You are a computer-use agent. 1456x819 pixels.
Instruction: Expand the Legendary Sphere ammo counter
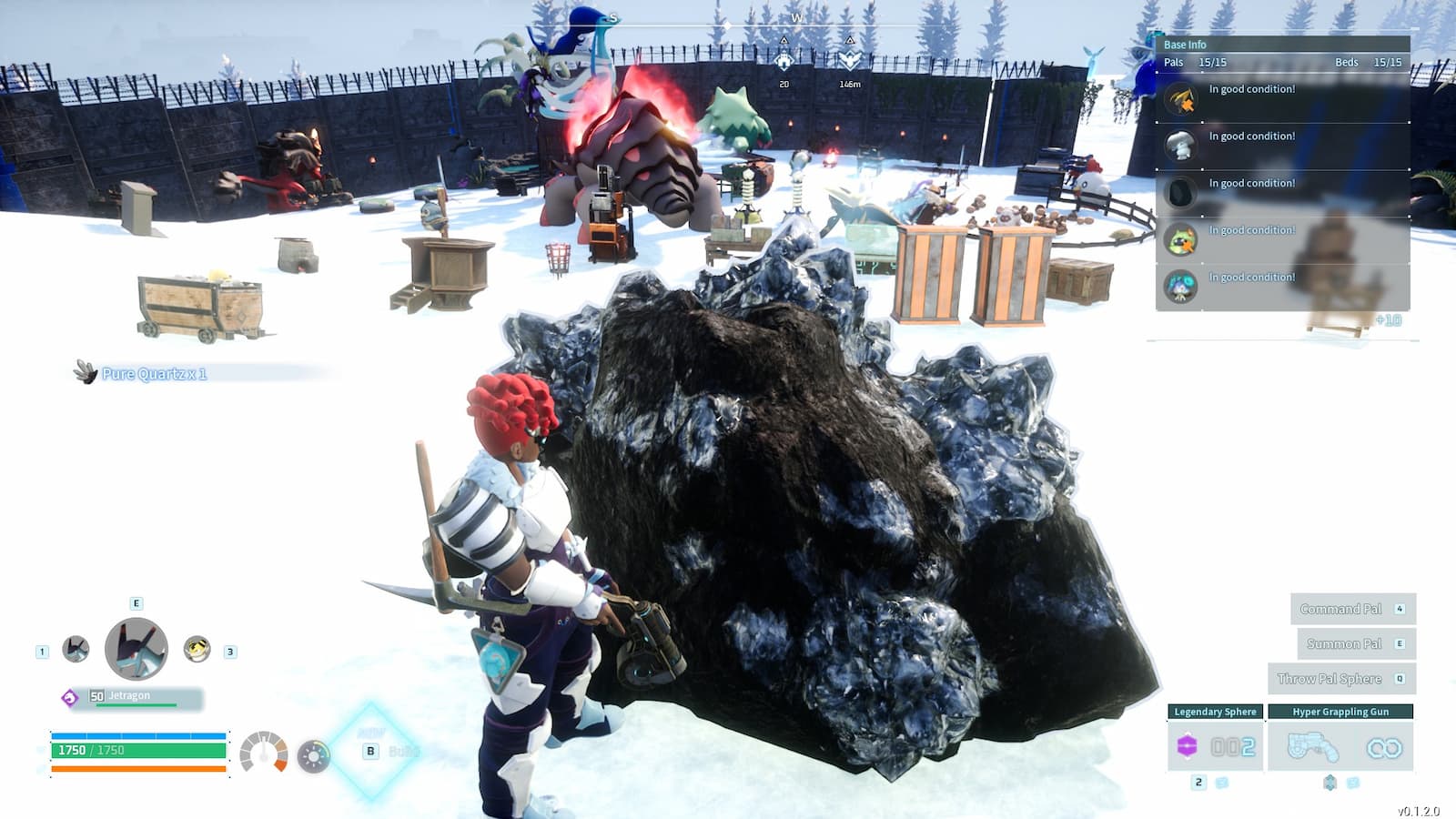[1234, 746]
